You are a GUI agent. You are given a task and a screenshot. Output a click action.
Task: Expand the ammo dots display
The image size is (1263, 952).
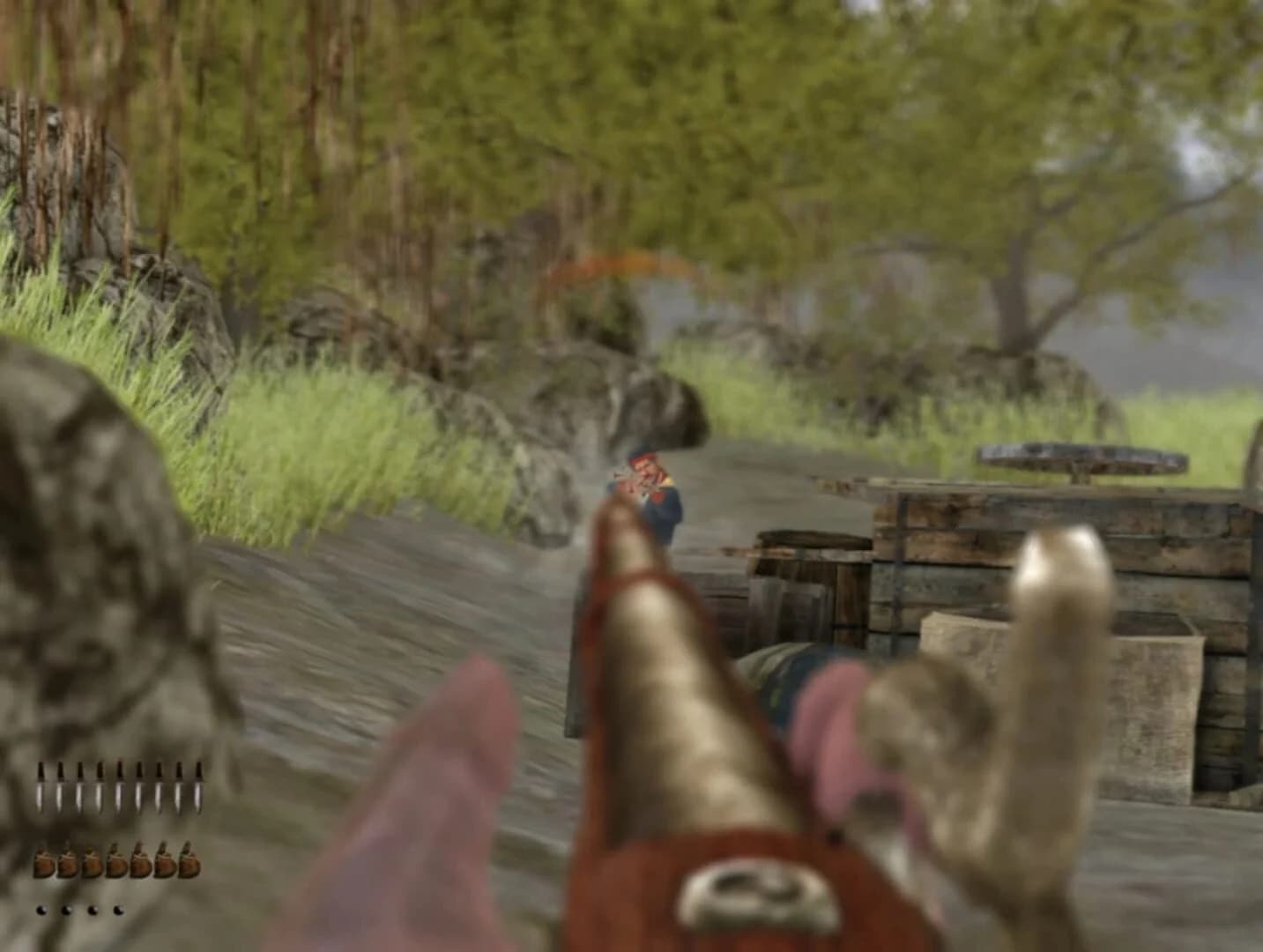pyautogui.click(x=79, y=909)
